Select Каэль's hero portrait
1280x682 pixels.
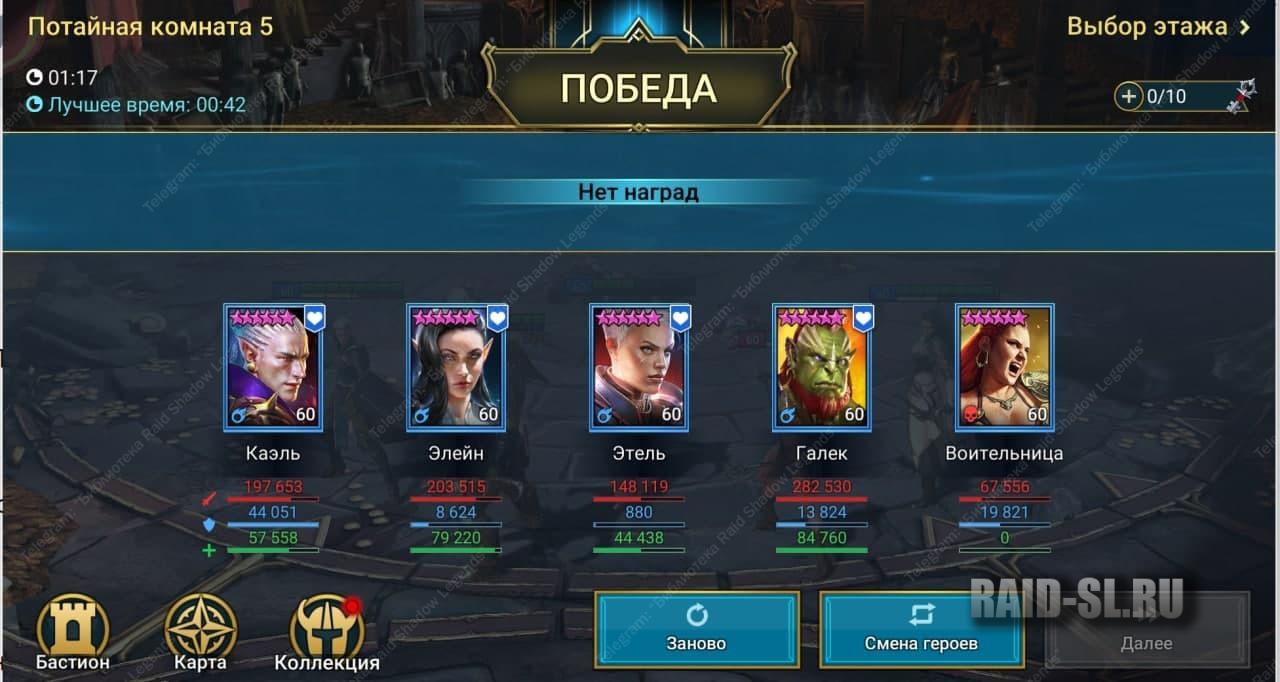coord(273,368)
